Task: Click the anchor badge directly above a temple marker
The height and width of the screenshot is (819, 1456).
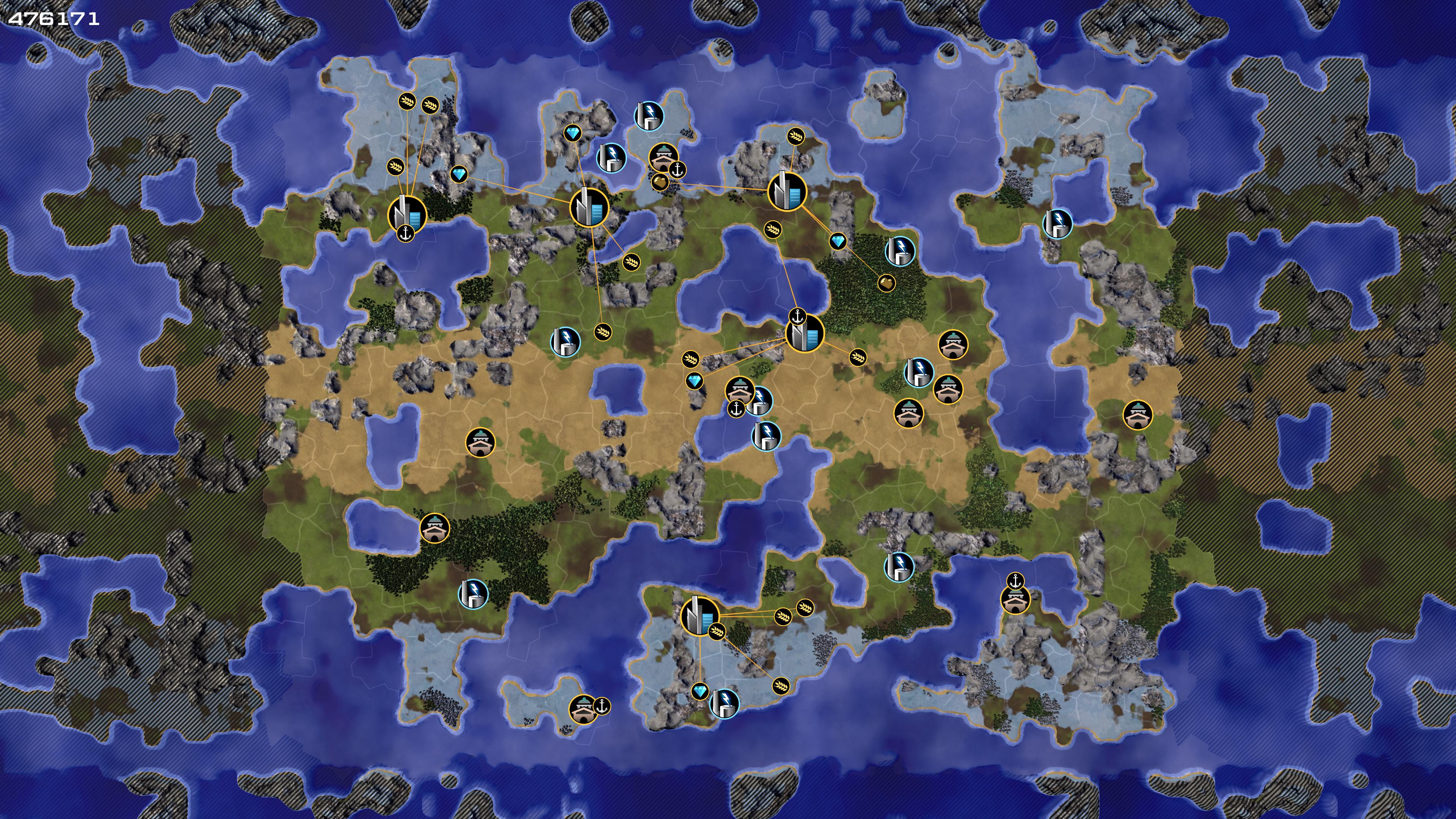Action: pyautogui.click(x=1016, y=581)
